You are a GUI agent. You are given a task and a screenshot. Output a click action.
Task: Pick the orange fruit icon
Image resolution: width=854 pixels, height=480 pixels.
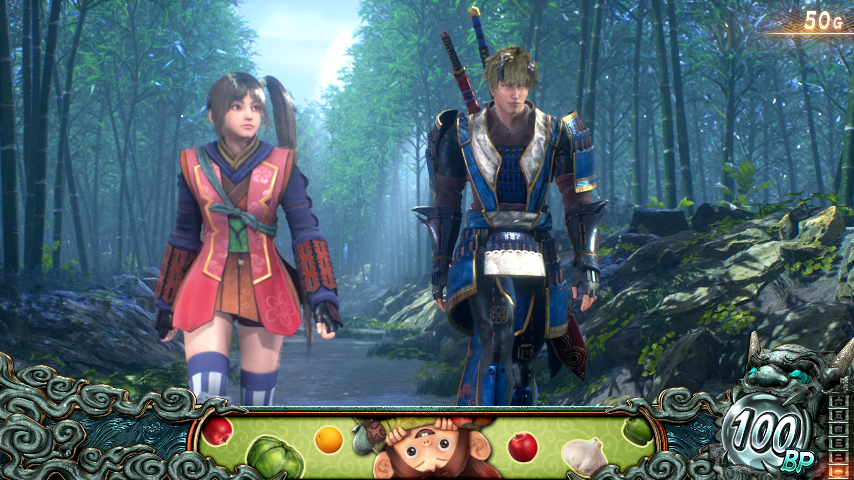click(x=329, y=439)
